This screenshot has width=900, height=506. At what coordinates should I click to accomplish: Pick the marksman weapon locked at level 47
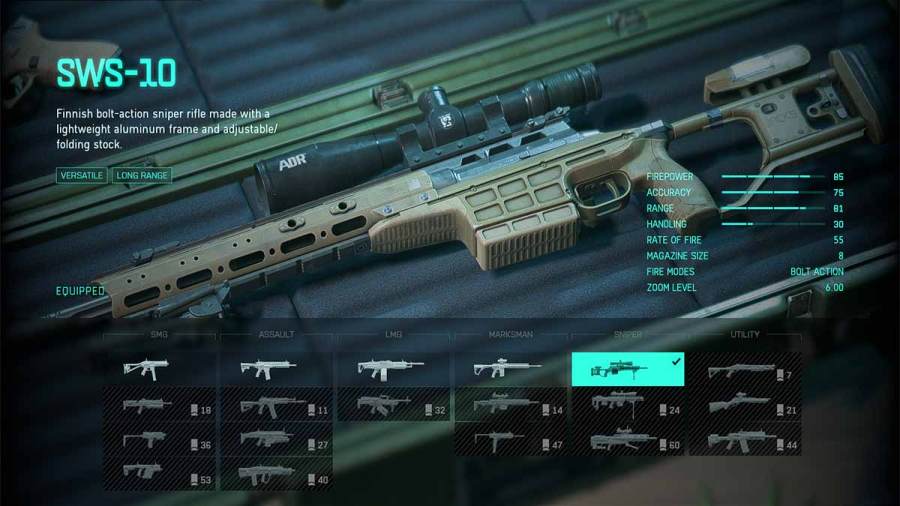click(x=510, y=439)
